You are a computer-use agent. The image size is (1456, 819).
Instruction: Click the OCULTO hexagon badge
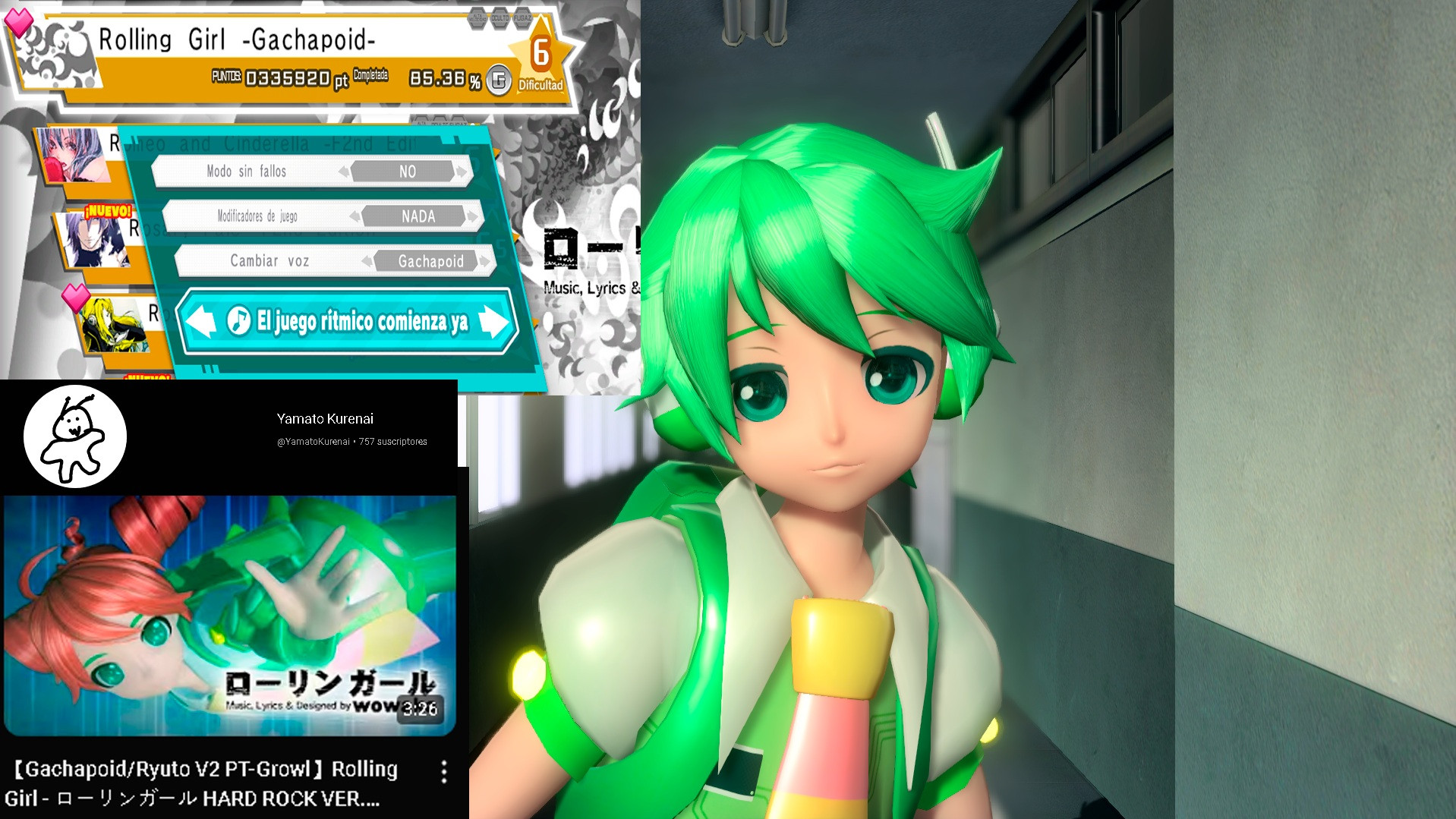(500, 18)
